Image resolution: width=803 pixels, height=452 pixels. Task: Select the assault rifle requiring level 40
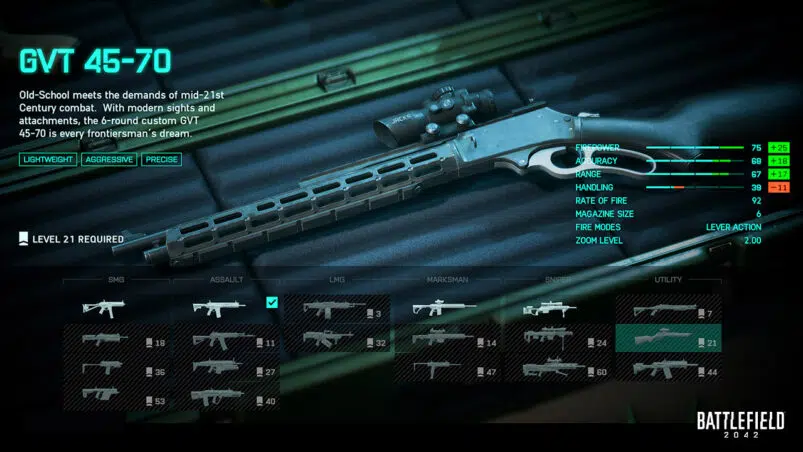228,399
